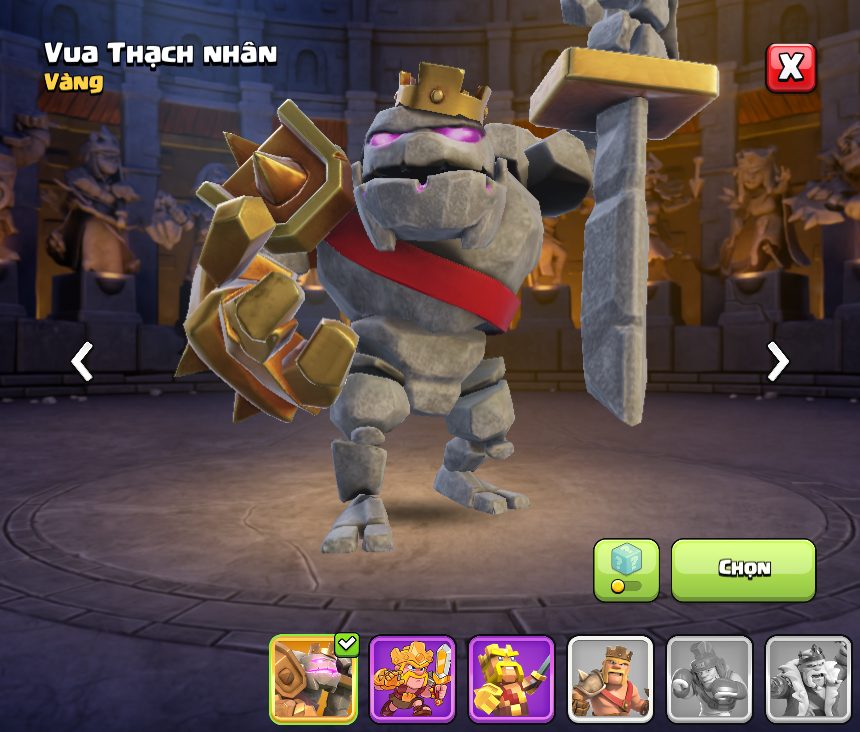Image resolution: width=860 pixels, height=732 pixels.
Task: Pick the greyed-out fur-collared king skin thumbnail
Action: pos(808,679)
